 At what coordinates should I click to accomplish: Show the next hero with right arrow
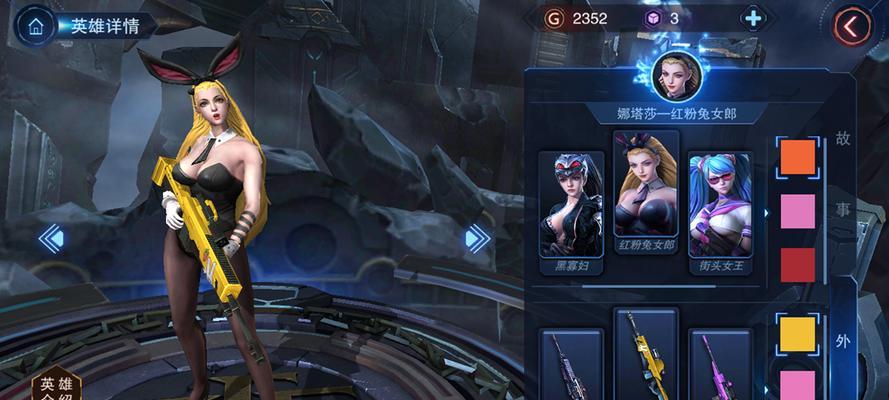(x=477, y=238)
